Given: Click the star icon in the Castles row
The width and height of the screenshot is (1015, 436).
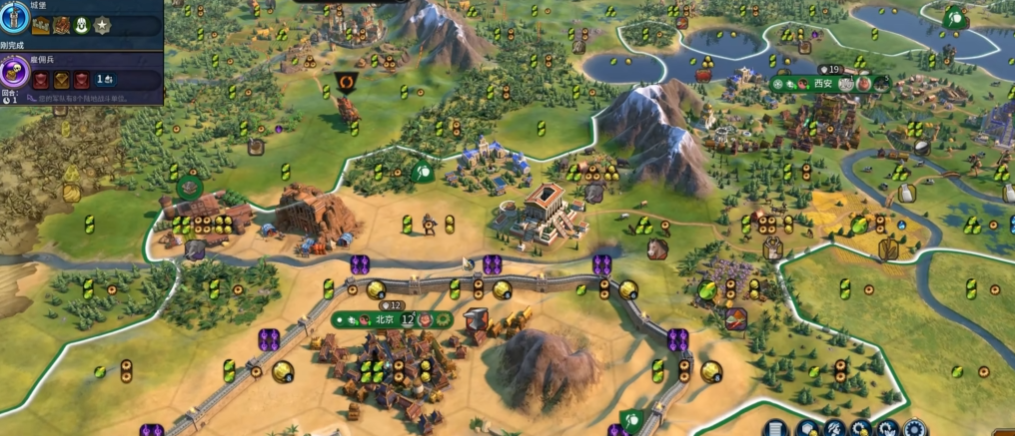Looking at the screenshot, I should coord(103,25).
